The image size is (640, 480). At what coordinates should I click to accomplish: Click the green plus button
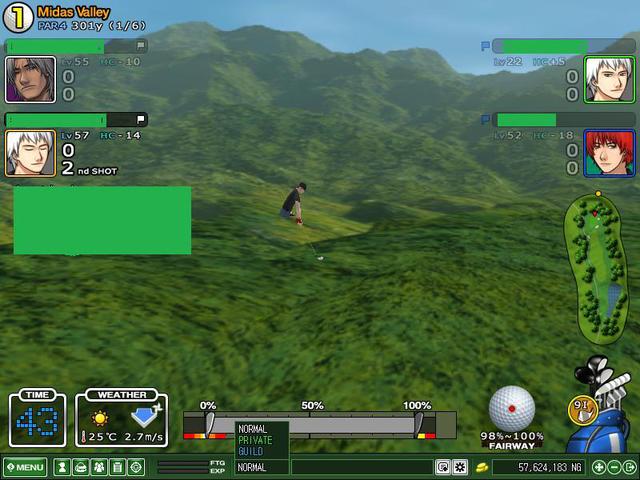point(599,467)
